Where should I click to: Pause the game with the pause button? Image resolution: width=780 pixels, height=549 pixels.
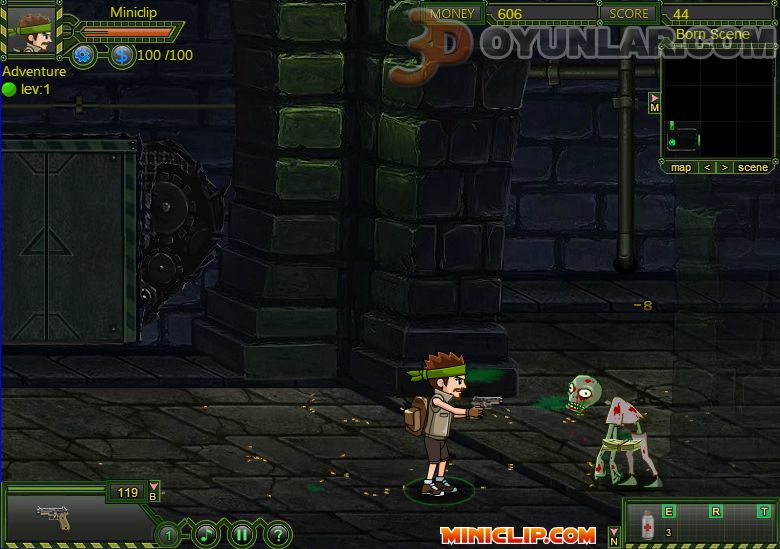(242, 534)
